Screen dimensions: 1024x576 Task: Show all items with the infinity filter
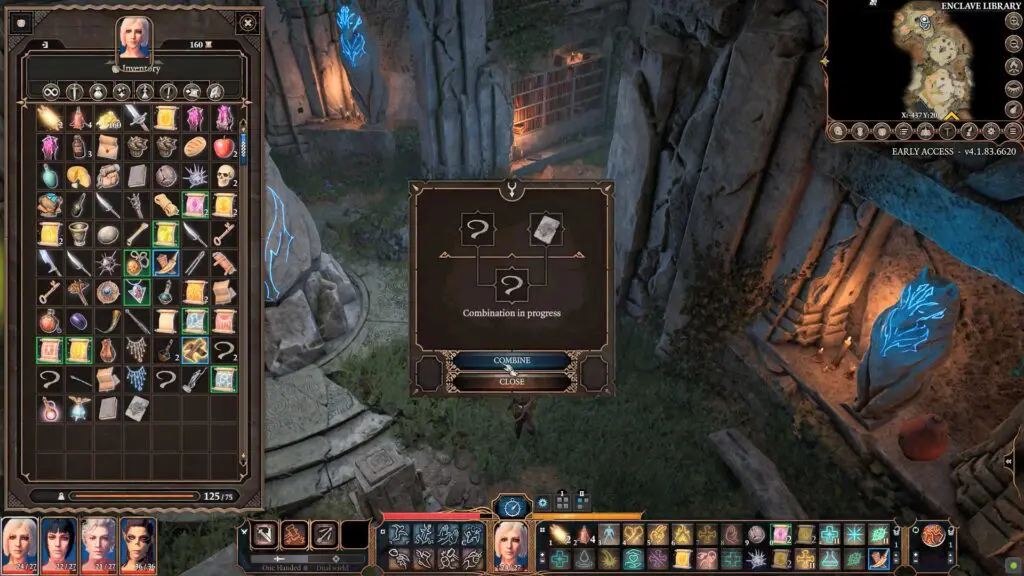point(49,91)
